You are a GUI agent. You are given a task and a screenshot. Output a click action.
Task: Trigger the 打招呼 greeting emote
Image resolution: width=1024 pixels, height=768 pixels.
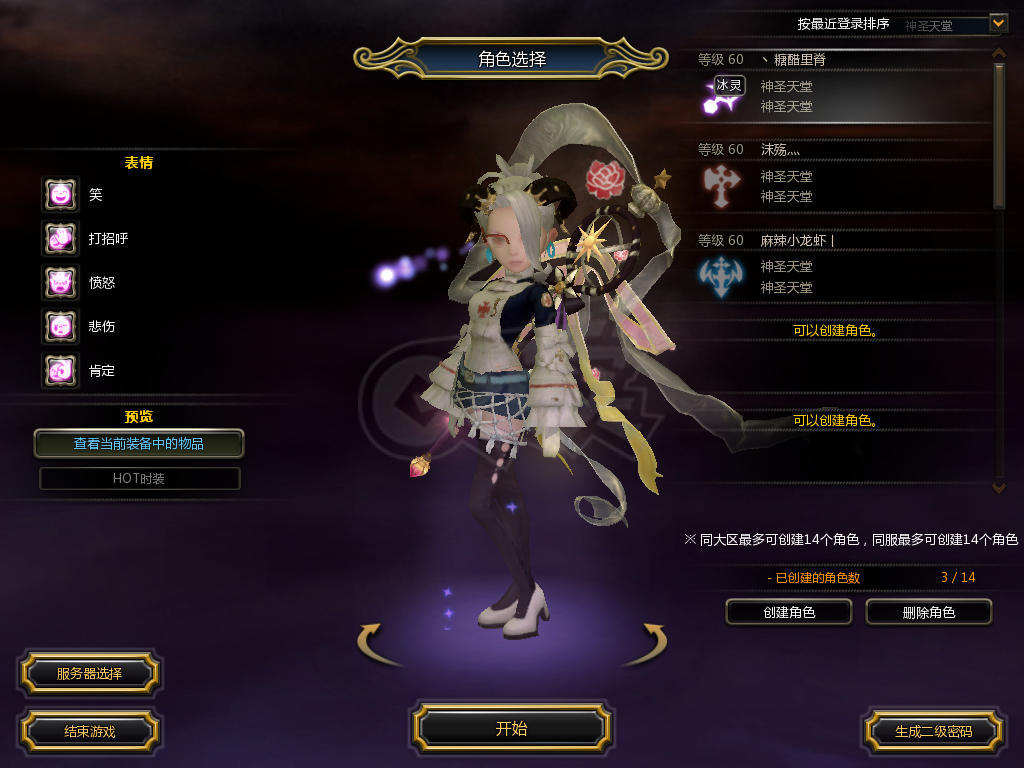click(x=60, y=238)
